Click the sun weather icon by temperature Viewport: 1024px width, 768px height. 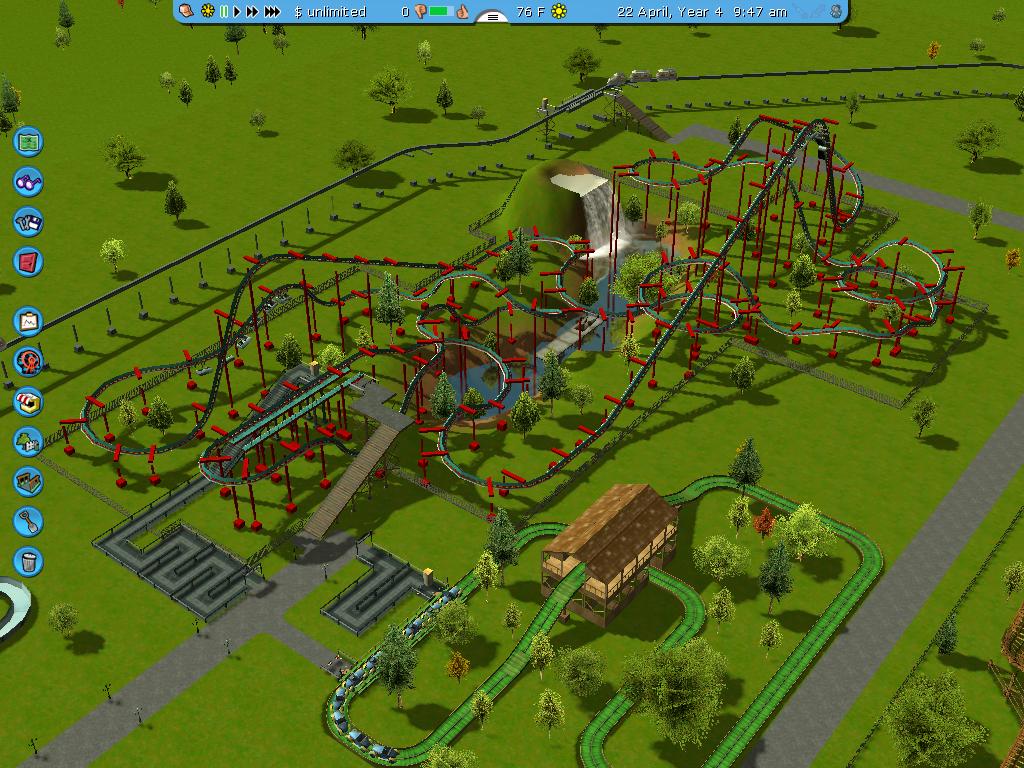pyautogui.click(x=559, y=12)
